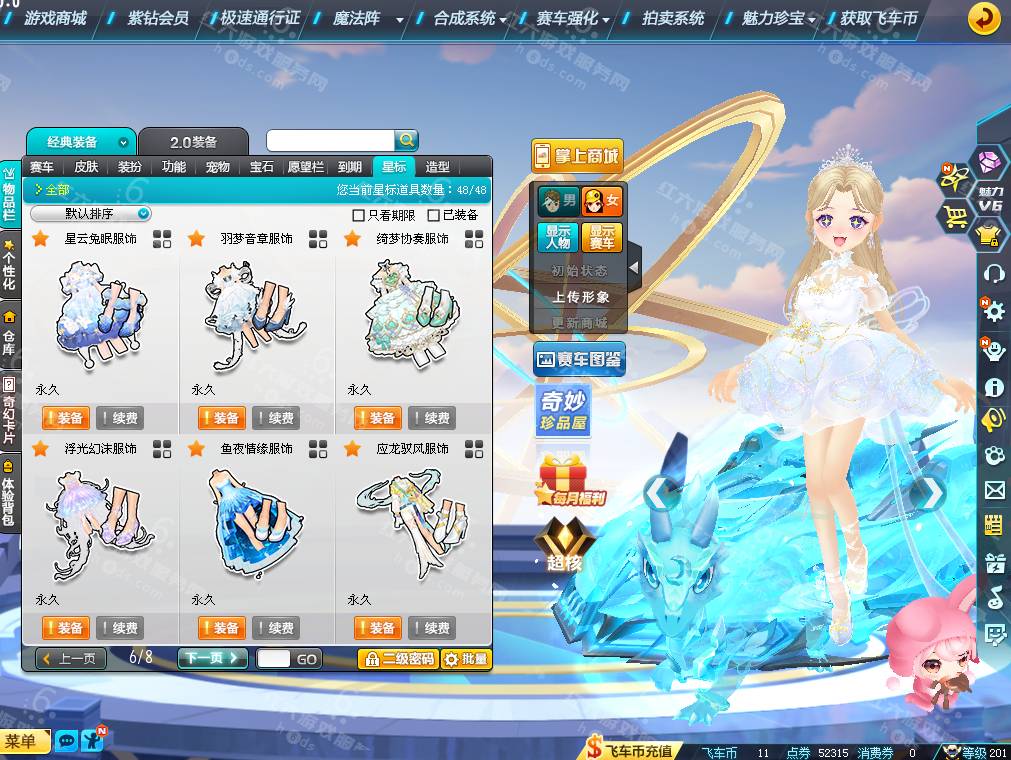
Task: Open the 菜单 menu button
Action: pyautogui.click(x=24, y=741)
